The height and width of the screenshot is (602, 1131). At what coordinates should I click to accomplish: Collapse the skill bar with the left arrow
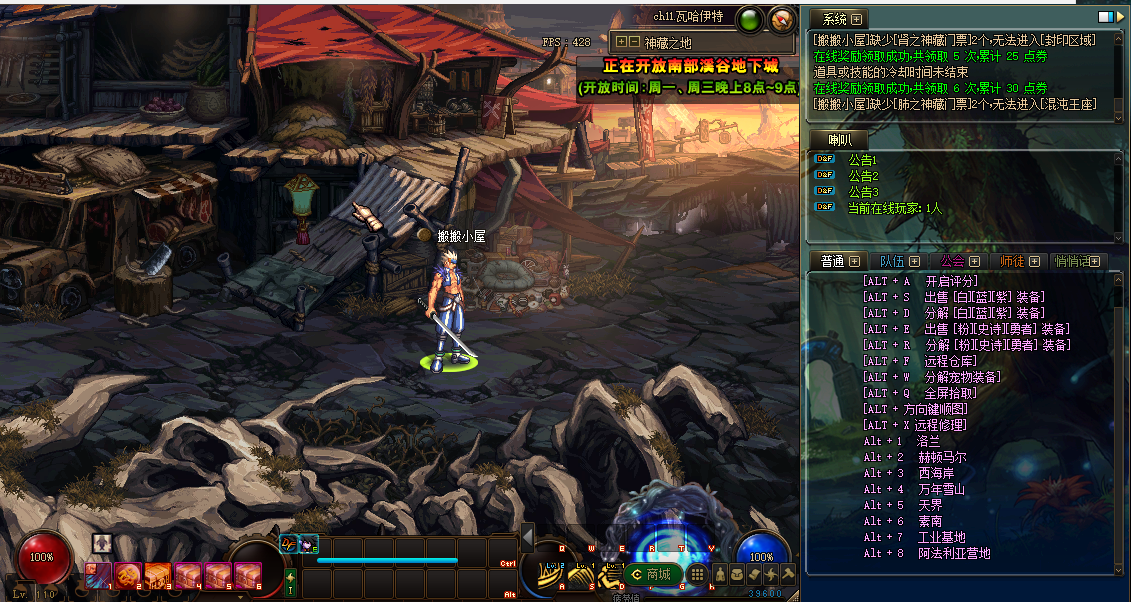(x=527, y=536)
